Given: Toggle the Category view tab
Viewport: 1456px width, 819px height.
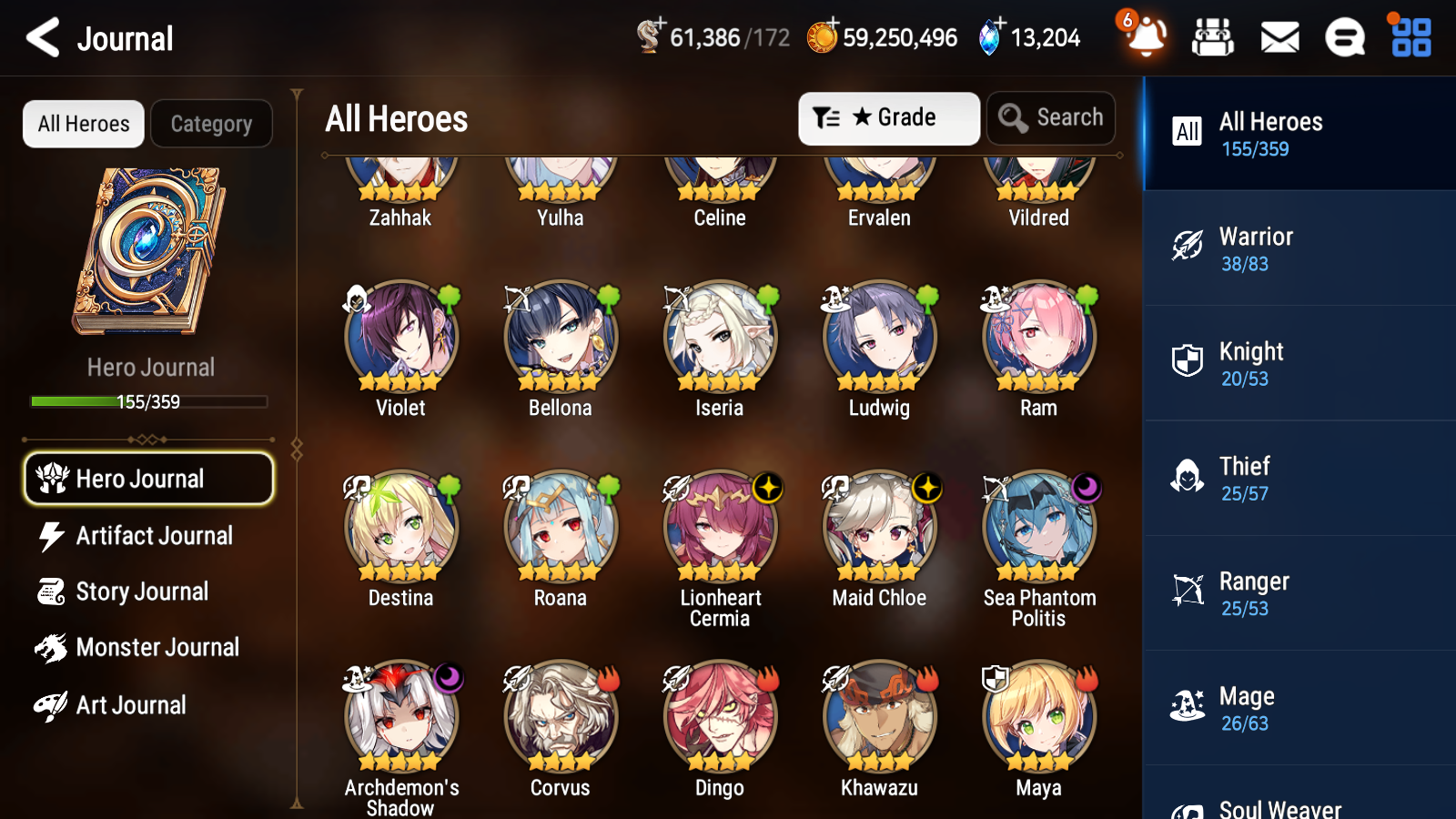Looking at the screenshot, I should coord(211,124).
